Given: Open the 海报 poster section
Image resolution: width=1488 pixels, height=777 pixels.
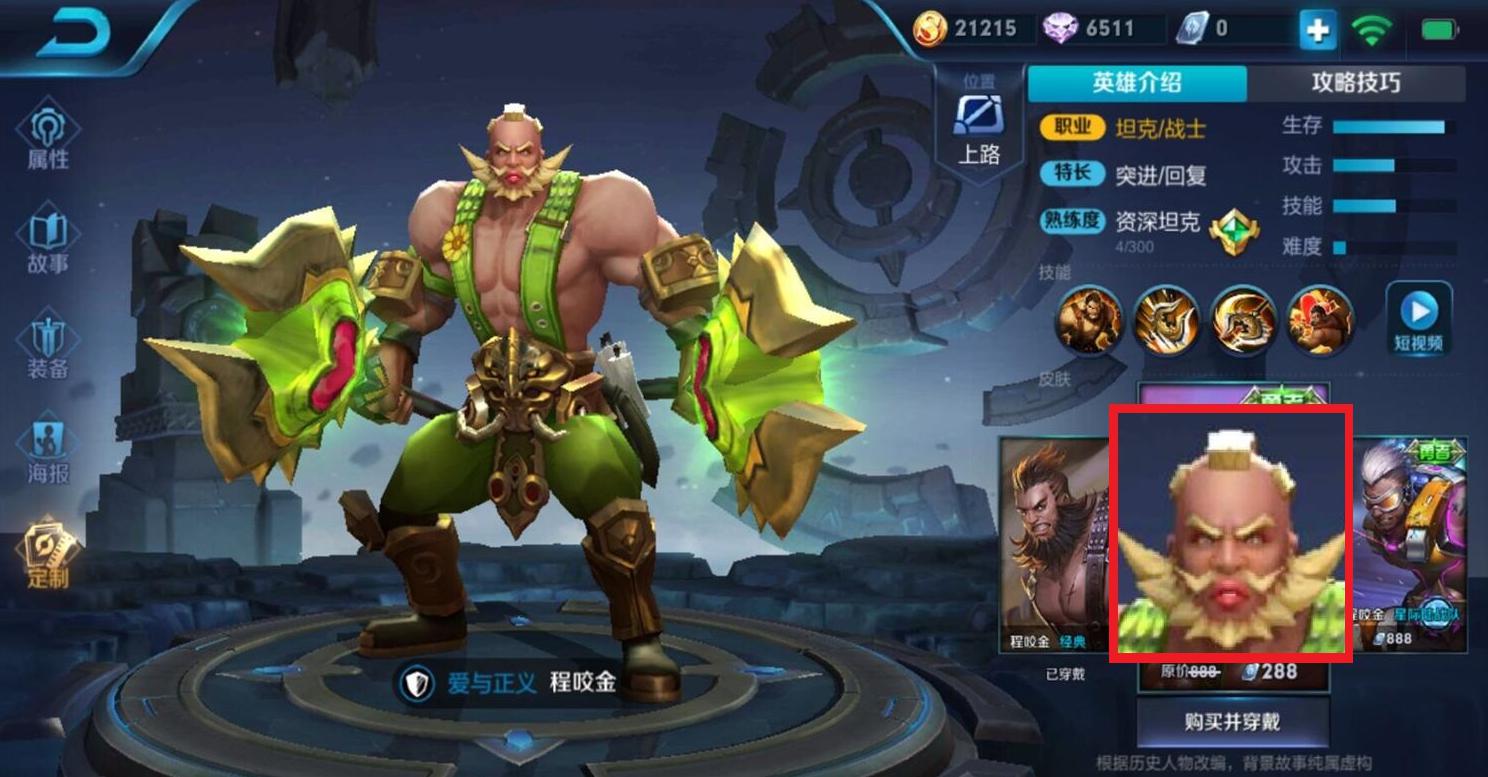Looking at the screenshot, I should tap(48, 452).
